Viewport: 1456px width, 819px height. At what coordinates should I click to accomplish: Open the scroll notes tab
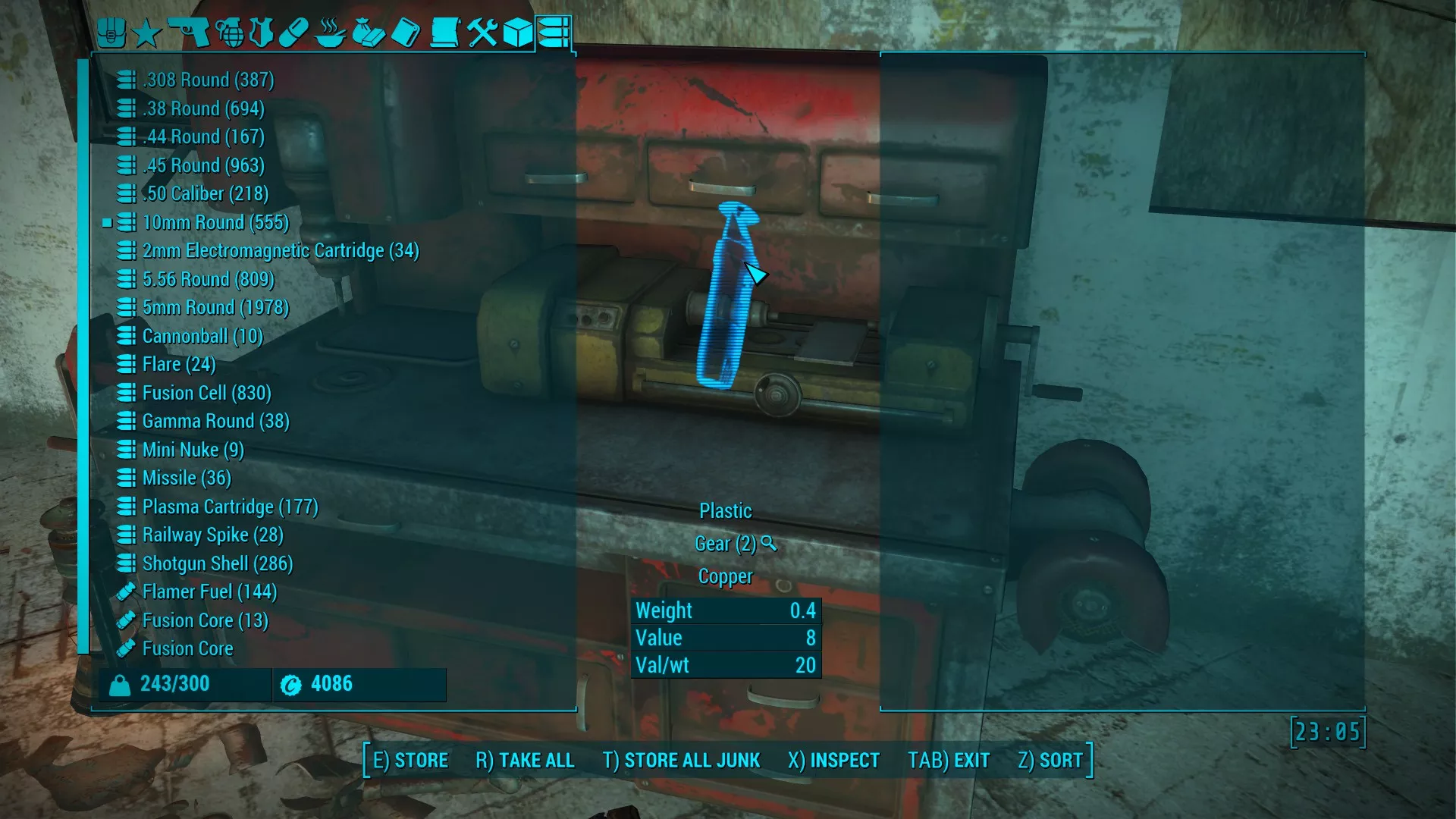[x=444, y=33]
